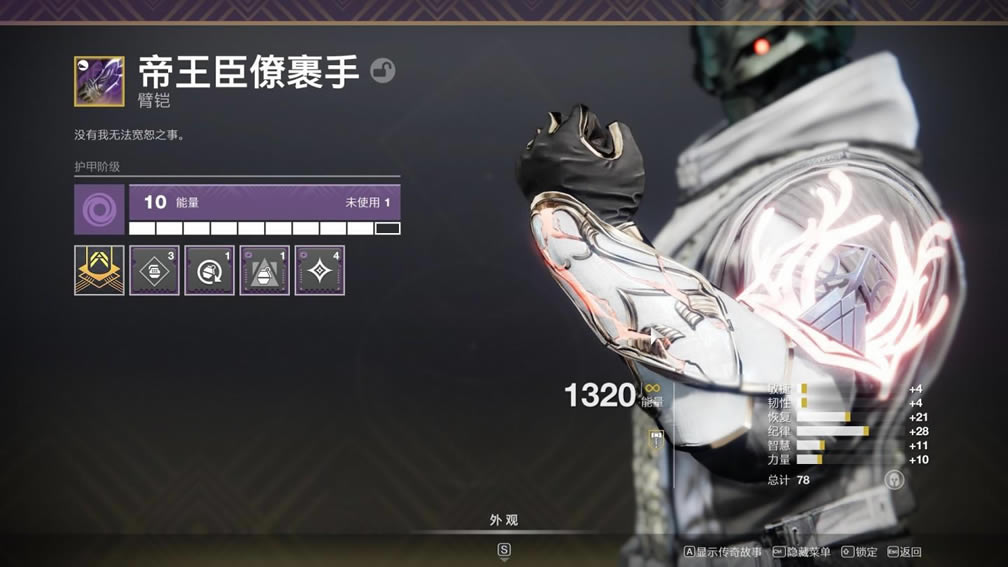Select the golden chevron armor tier slot
The image size is (1008, 567).
point(99,270)
